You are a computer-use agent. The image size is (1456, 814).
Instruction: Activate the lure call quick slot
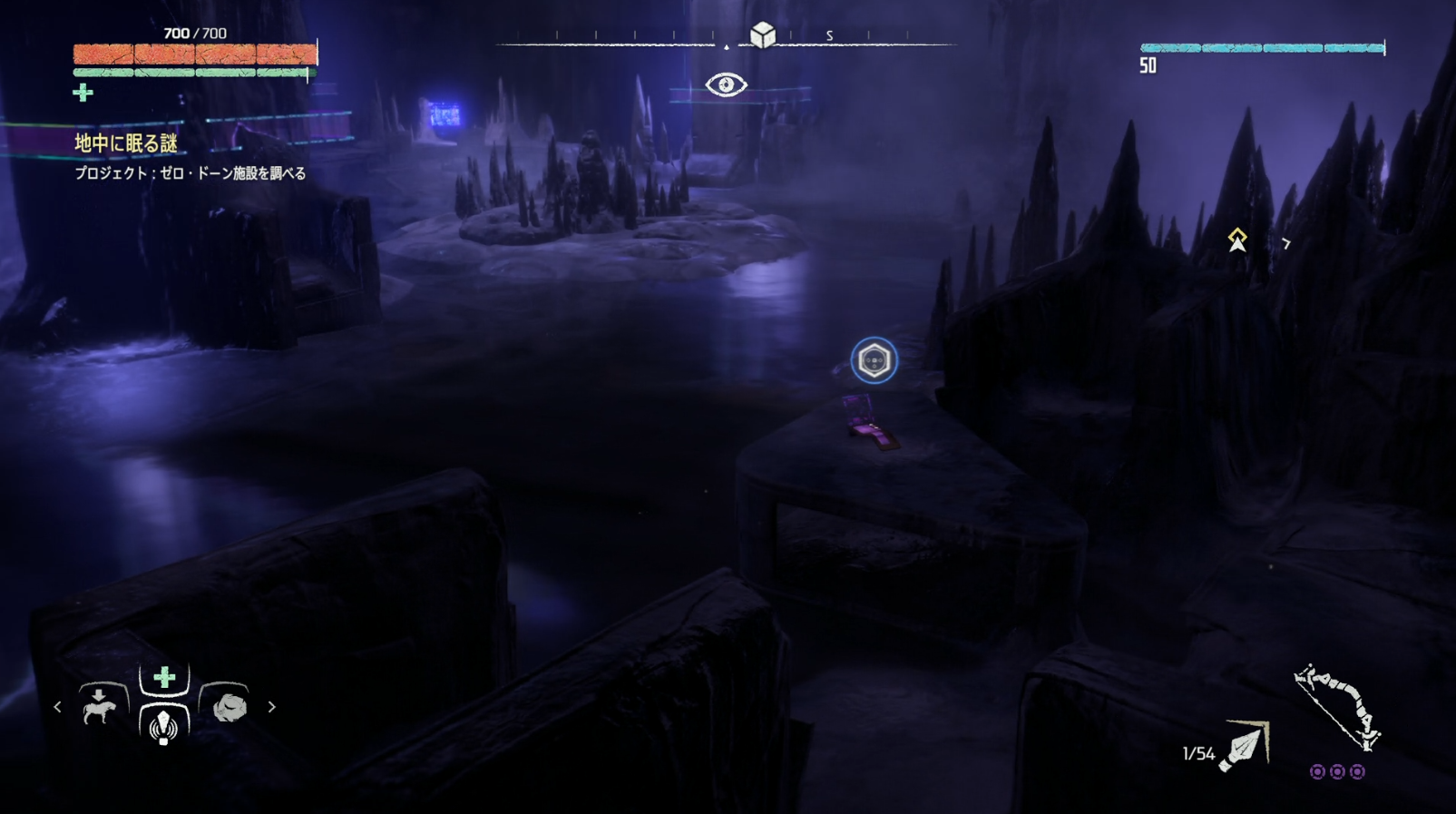164,725
